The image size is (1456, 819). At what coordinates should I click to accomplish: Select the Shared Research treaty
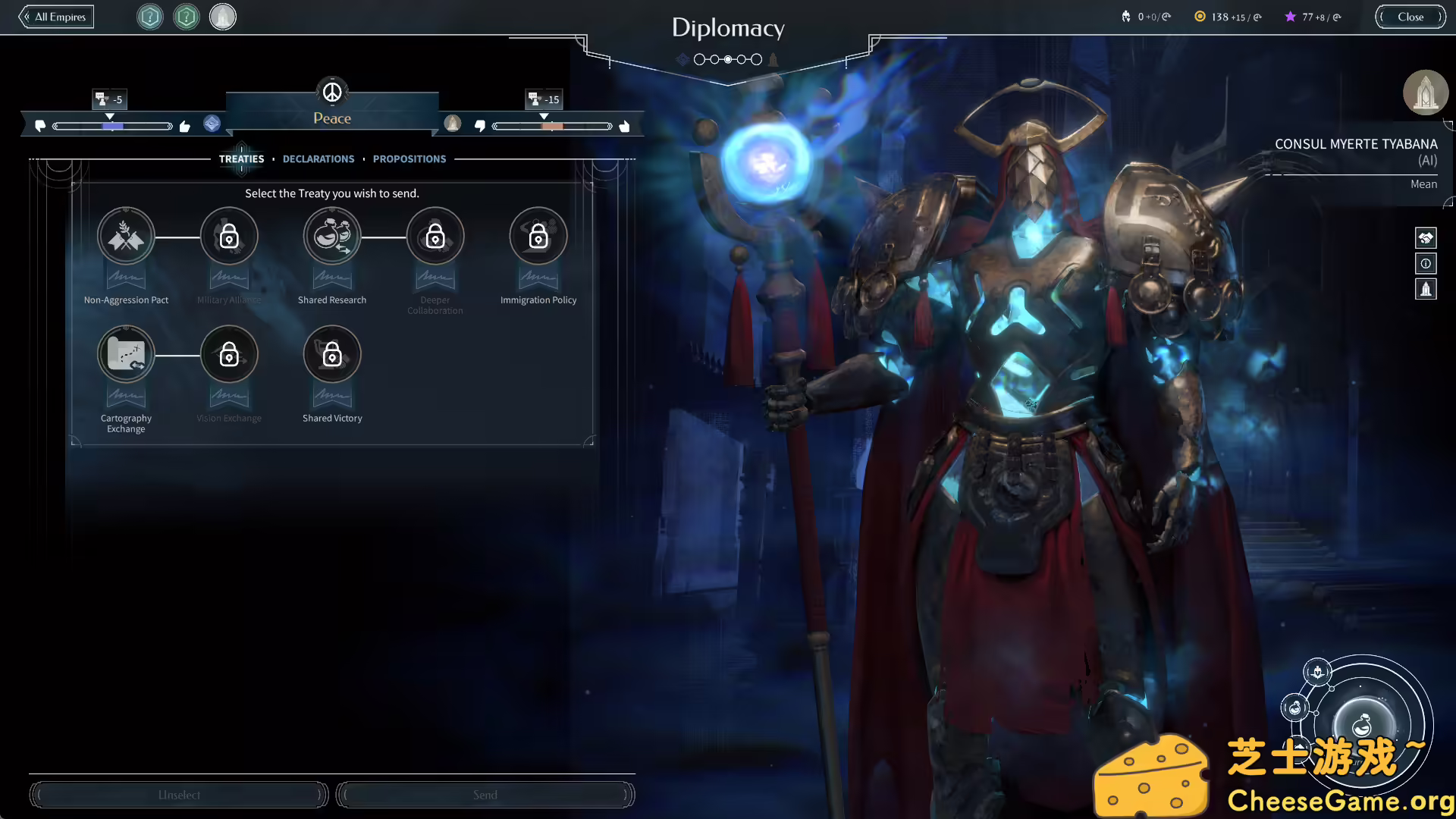coord(332,236)
